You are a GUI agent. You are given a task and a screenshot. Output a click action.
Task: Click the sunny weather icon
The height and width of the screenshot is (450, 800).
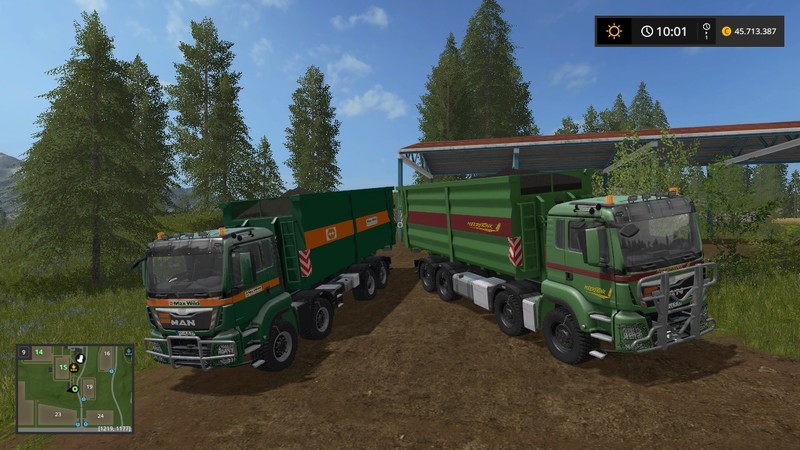coord(613,31)
